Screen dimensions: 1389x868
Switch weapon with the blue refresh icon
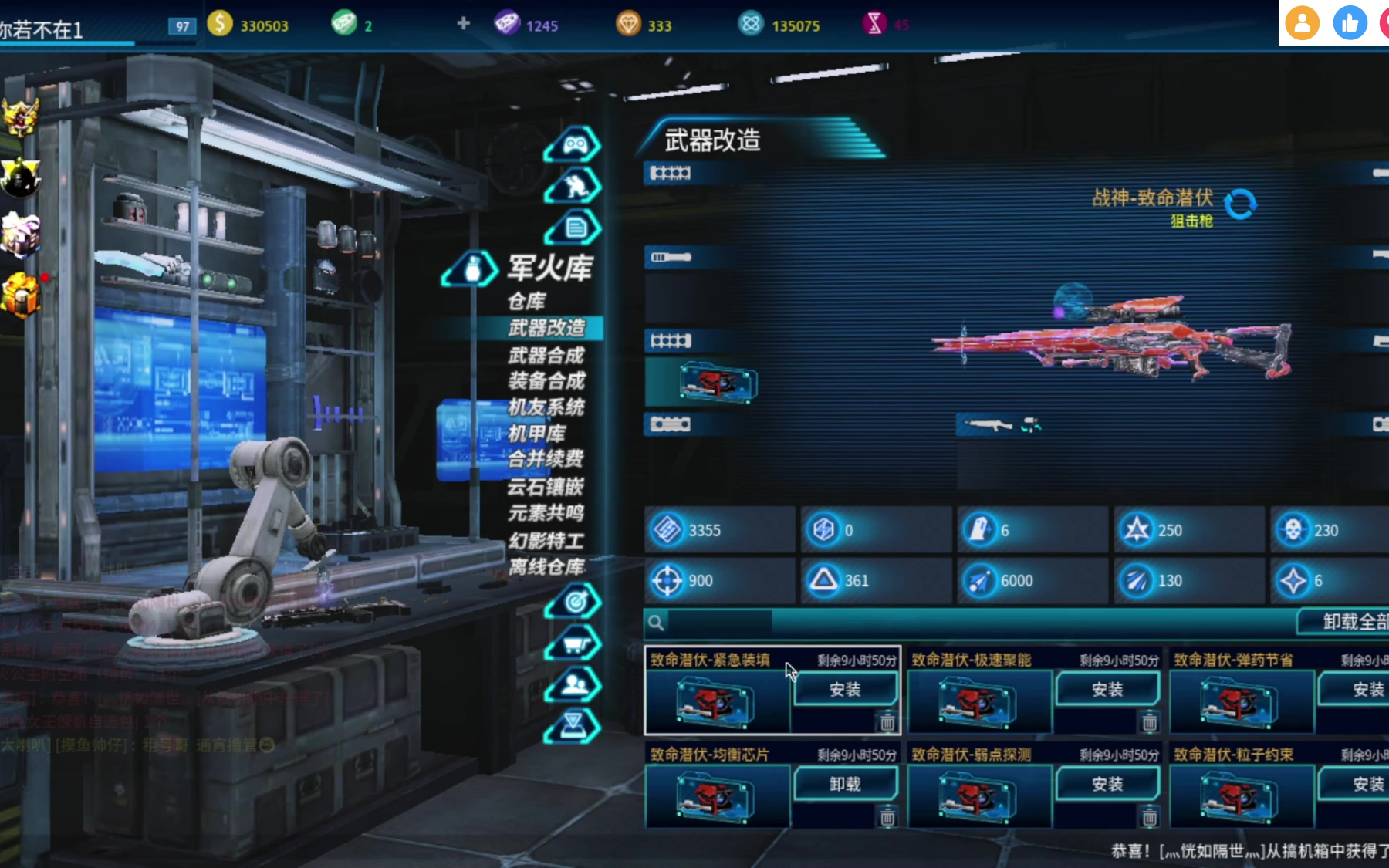click(1241, 204)
